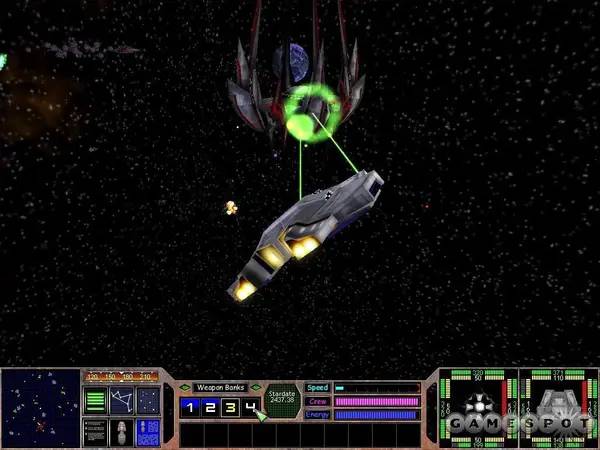Set throttle on the Speed bar
600x450 pixels.
(375, 388)
